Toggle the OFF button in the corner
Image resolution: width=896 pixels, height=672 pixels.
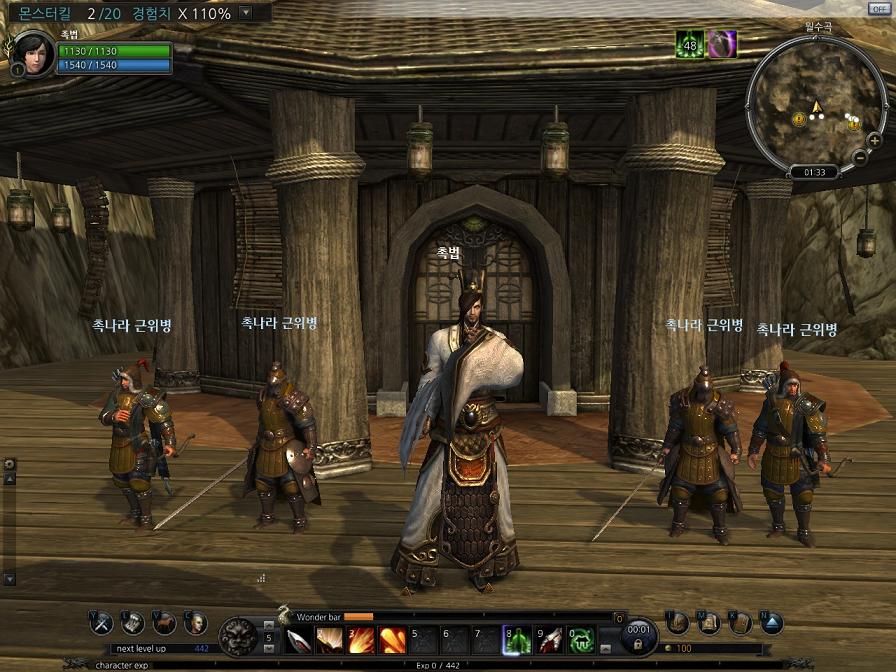click(x=880, y=8)
